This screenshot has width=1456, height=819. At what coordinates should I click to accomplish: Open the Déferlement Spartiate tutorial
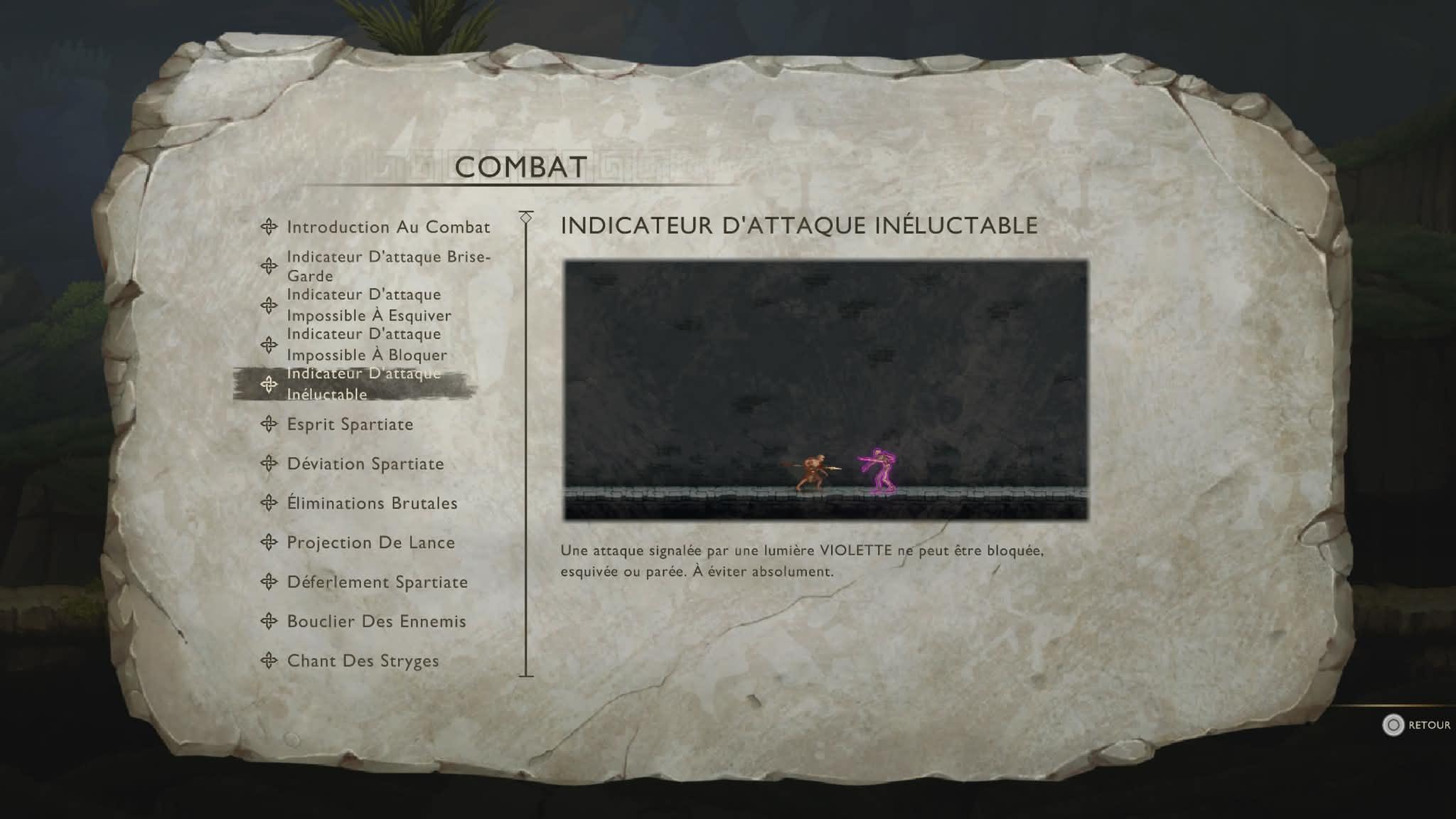[377, 582]
